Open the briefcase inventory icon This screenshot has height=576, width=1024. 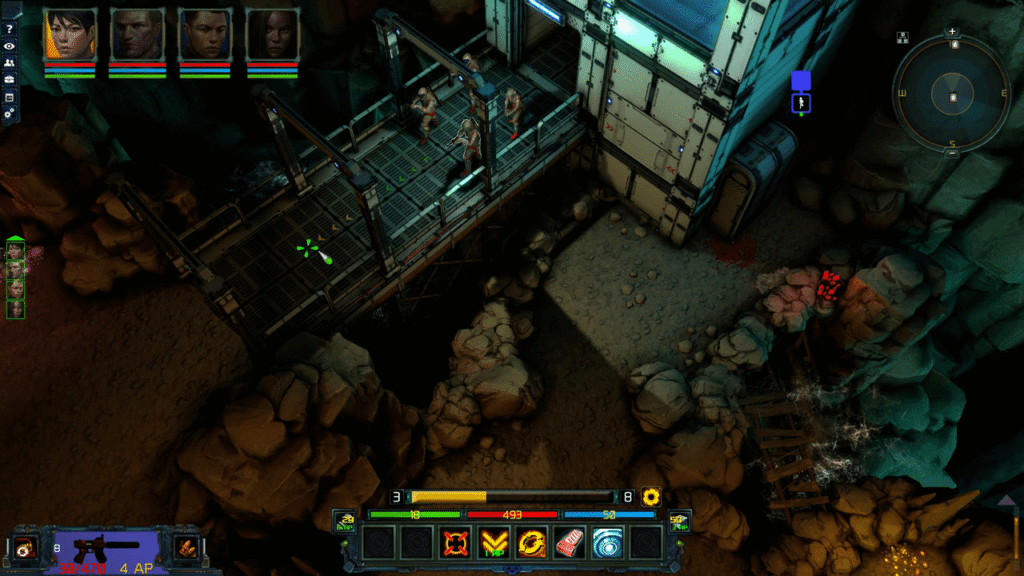tap(9, 80)
